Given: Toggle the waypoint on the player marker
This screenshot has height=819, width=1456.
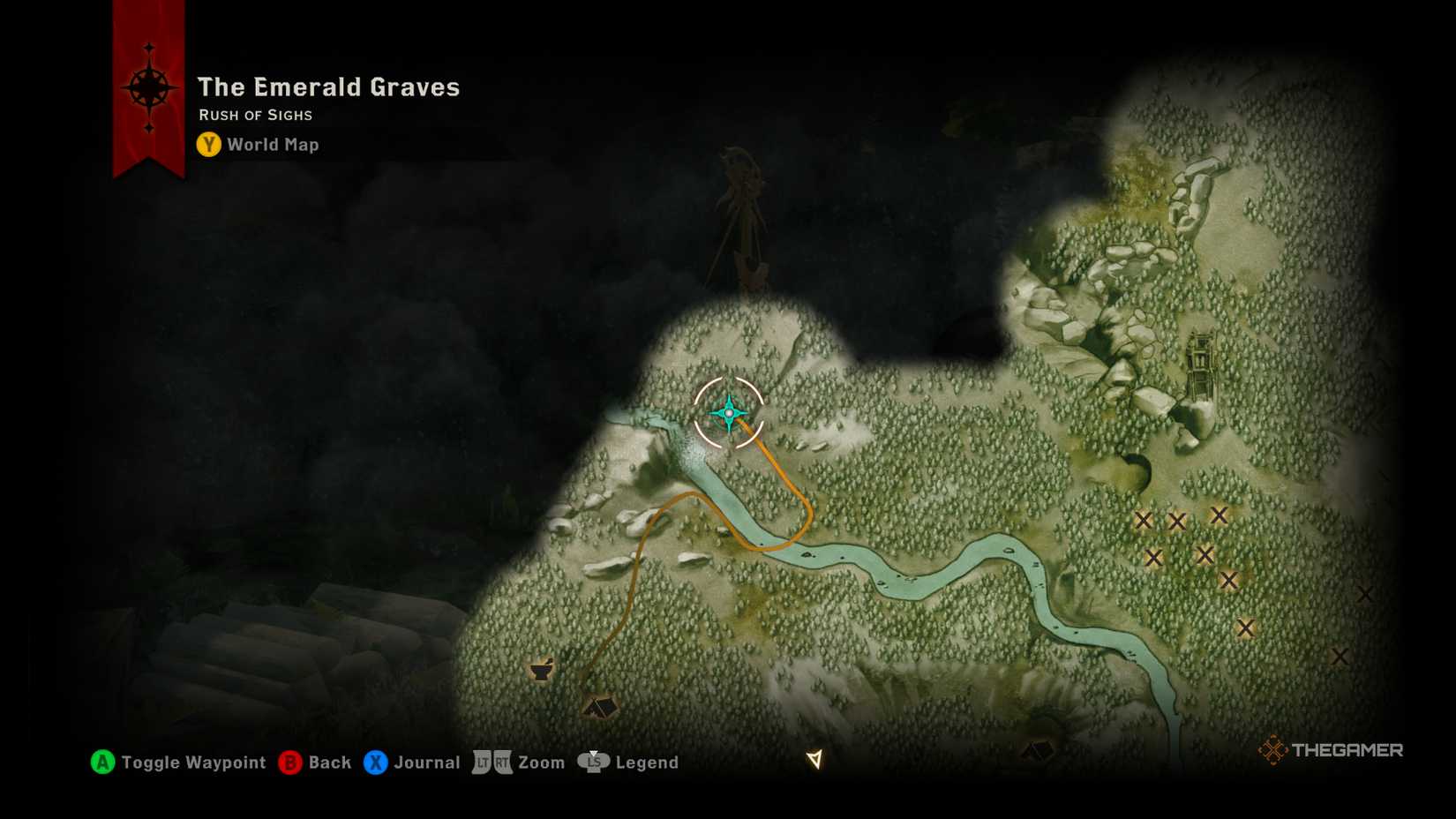Looking at the screenshot, I should click(729, 411).
